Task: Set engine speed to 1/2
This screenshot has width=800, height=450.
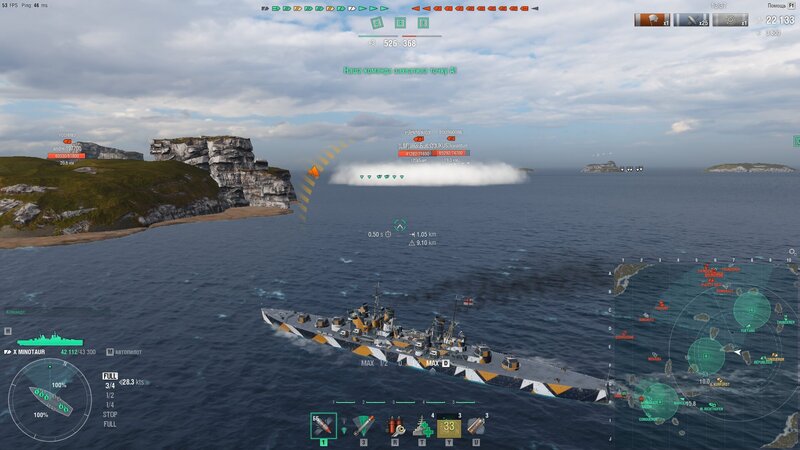Action: click(x=109, y=395)
